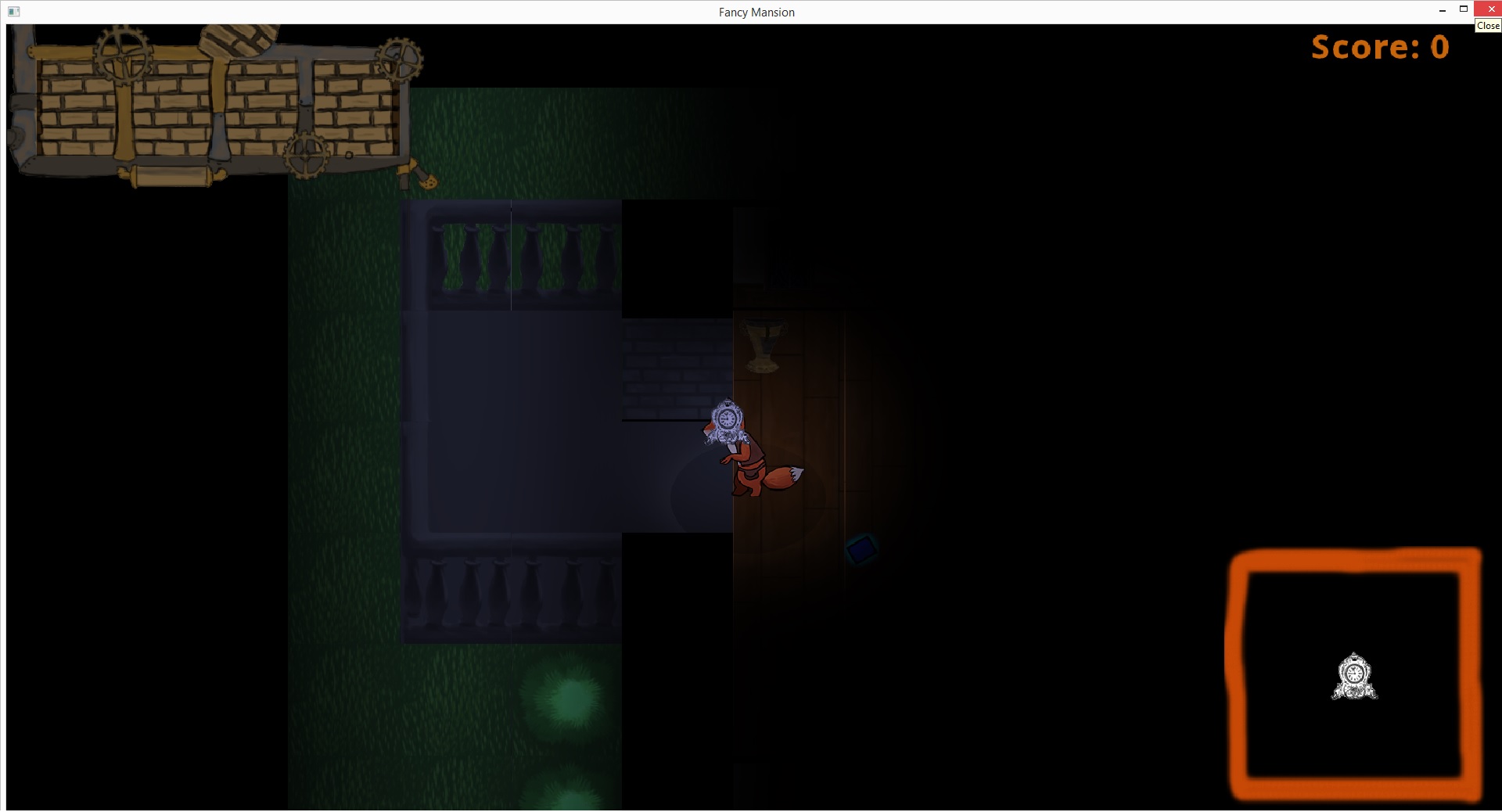Click the clock the fox is carrying

coord(727,420)
